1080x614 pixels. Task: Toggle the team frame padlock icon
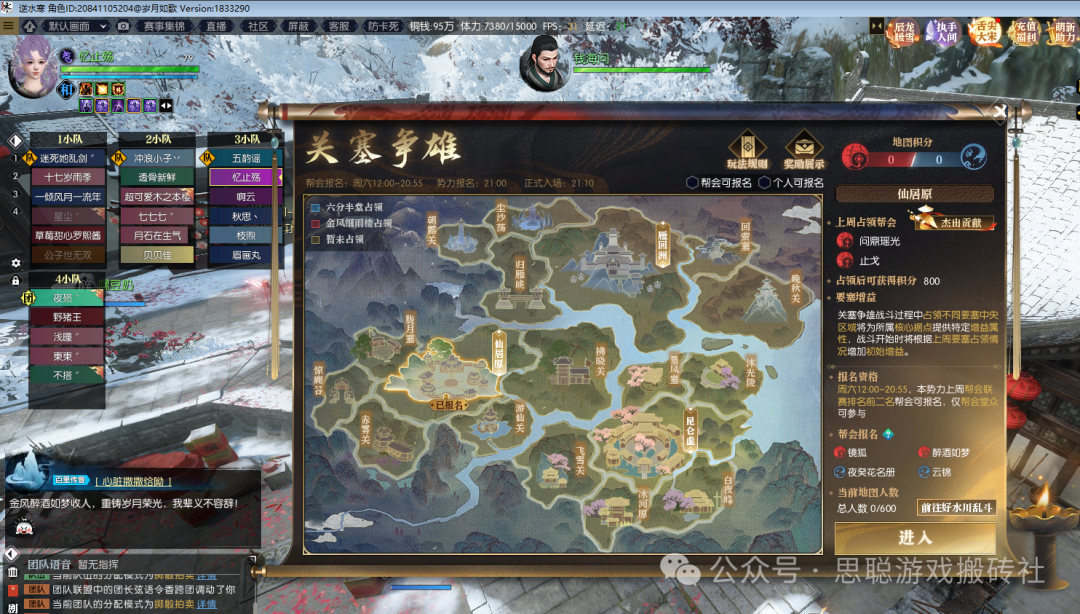point(15,281)
